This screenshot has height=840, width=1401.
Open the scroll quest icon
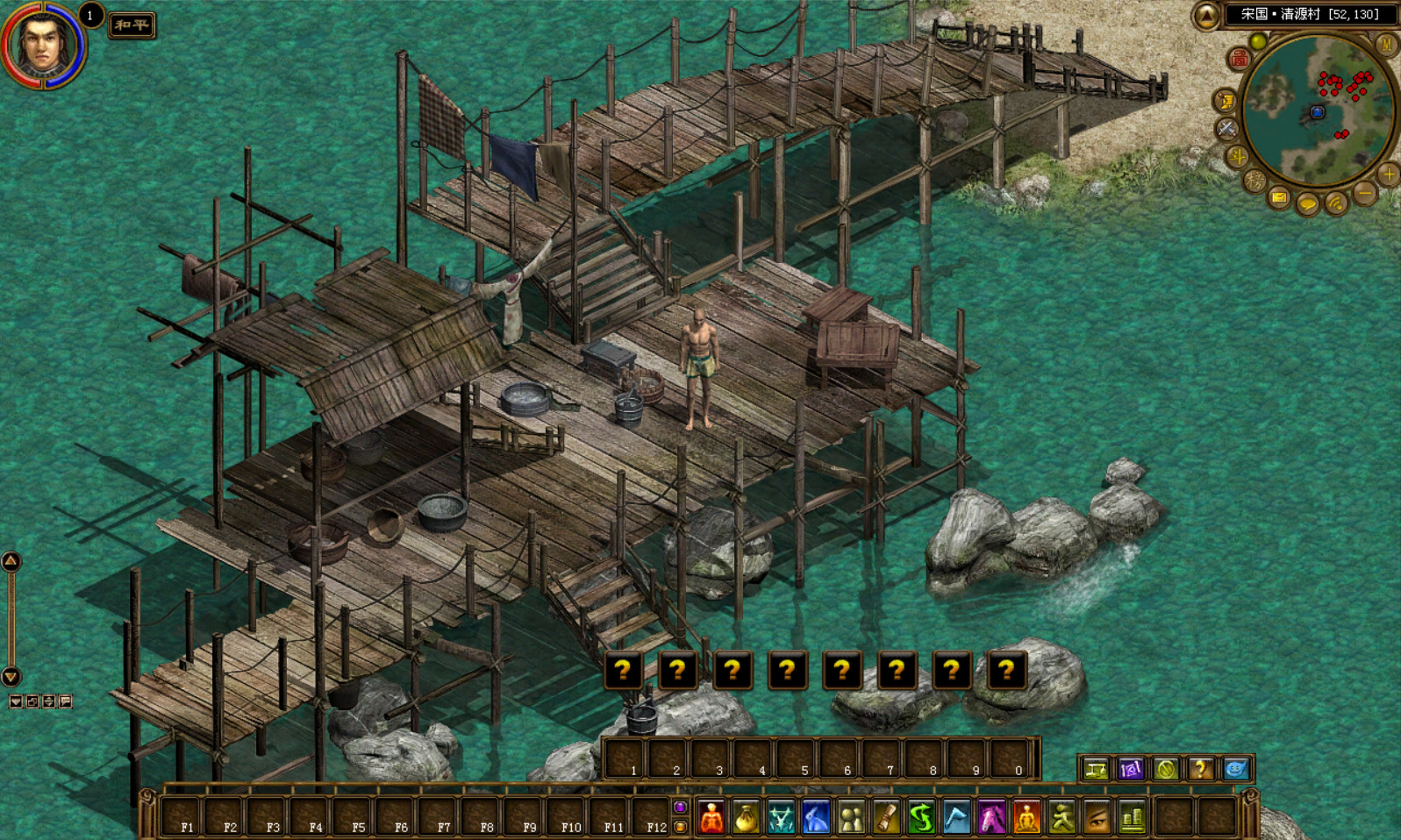(x=886, y=818)
